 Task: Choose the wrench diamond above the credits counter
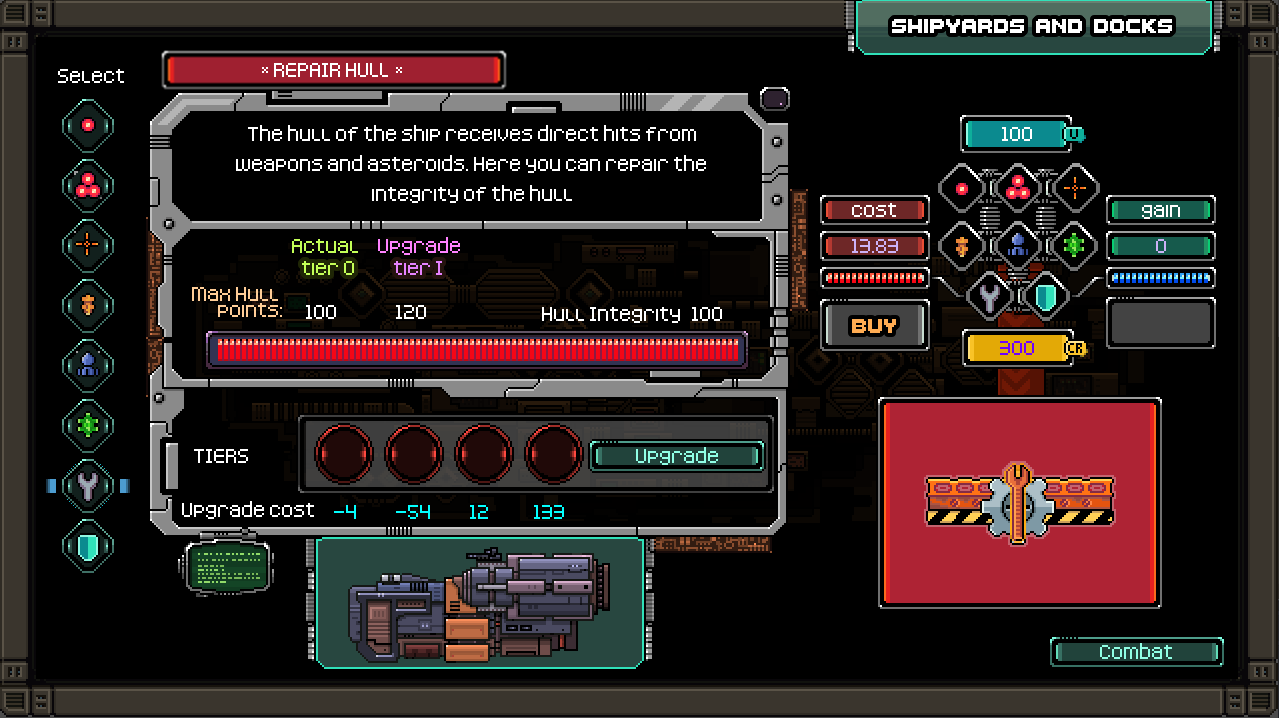990,296
